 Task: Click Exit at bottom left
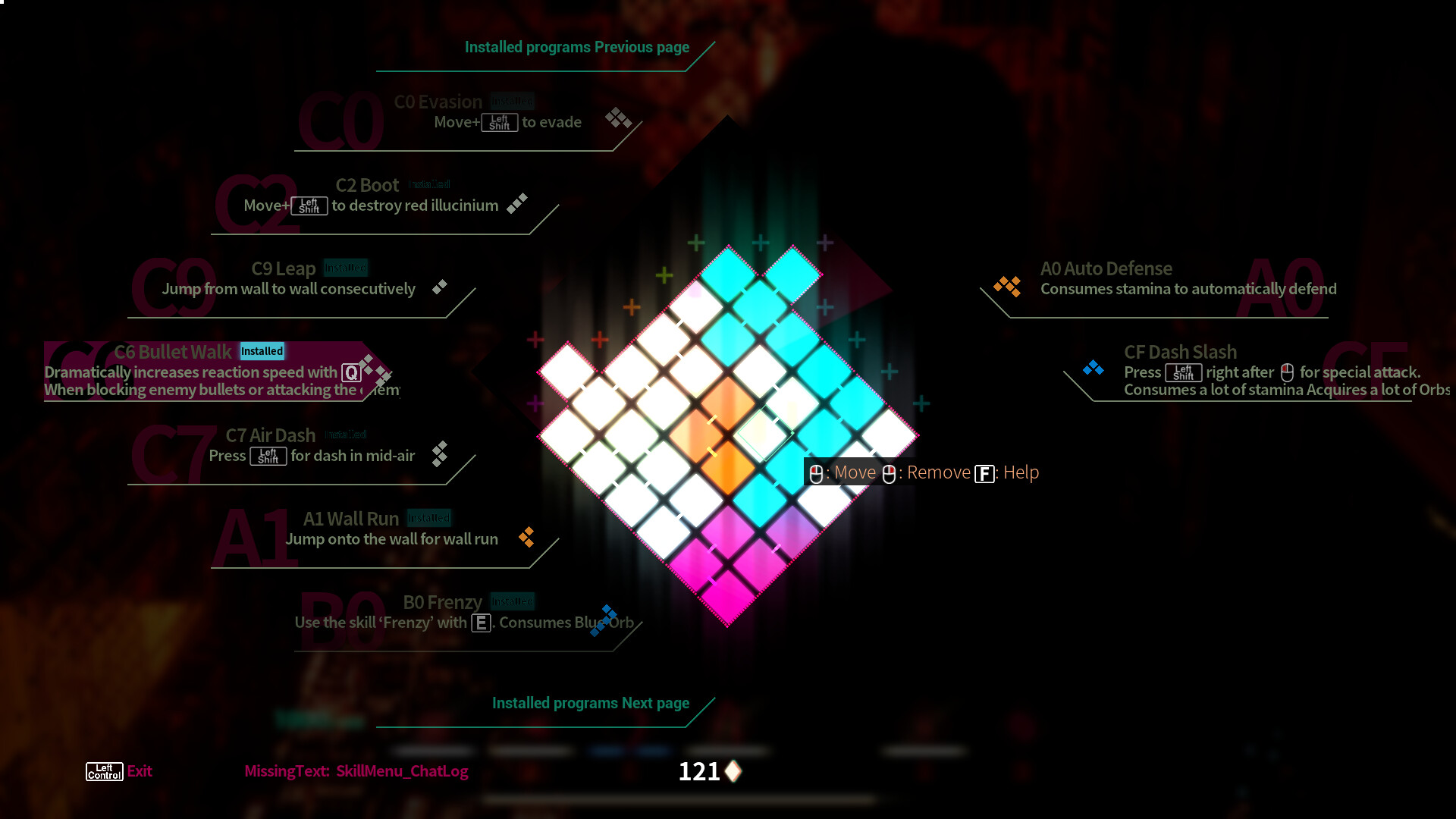tap(139, 771)
